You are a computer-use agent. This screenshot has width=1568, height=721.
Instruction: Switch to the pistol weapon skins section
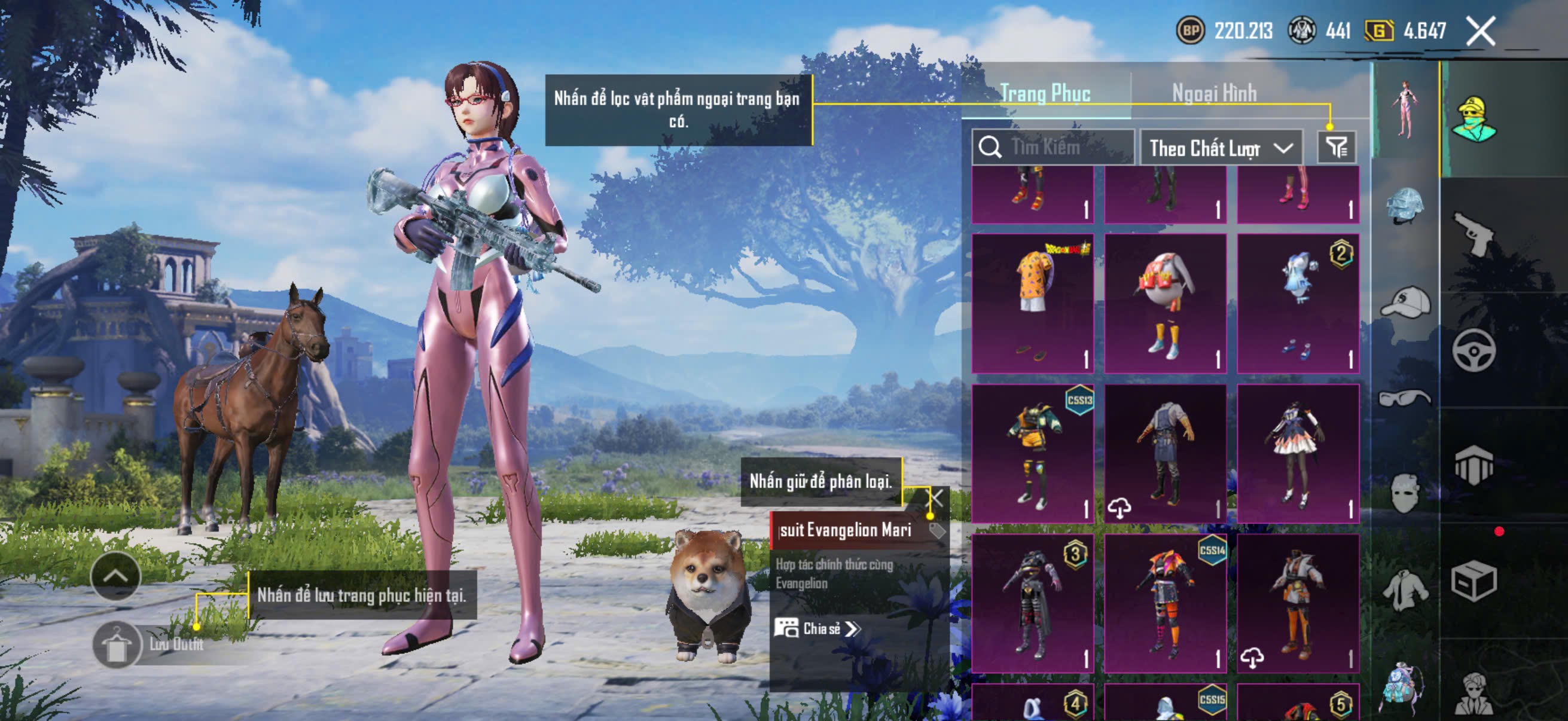(x=1474, y=234)
